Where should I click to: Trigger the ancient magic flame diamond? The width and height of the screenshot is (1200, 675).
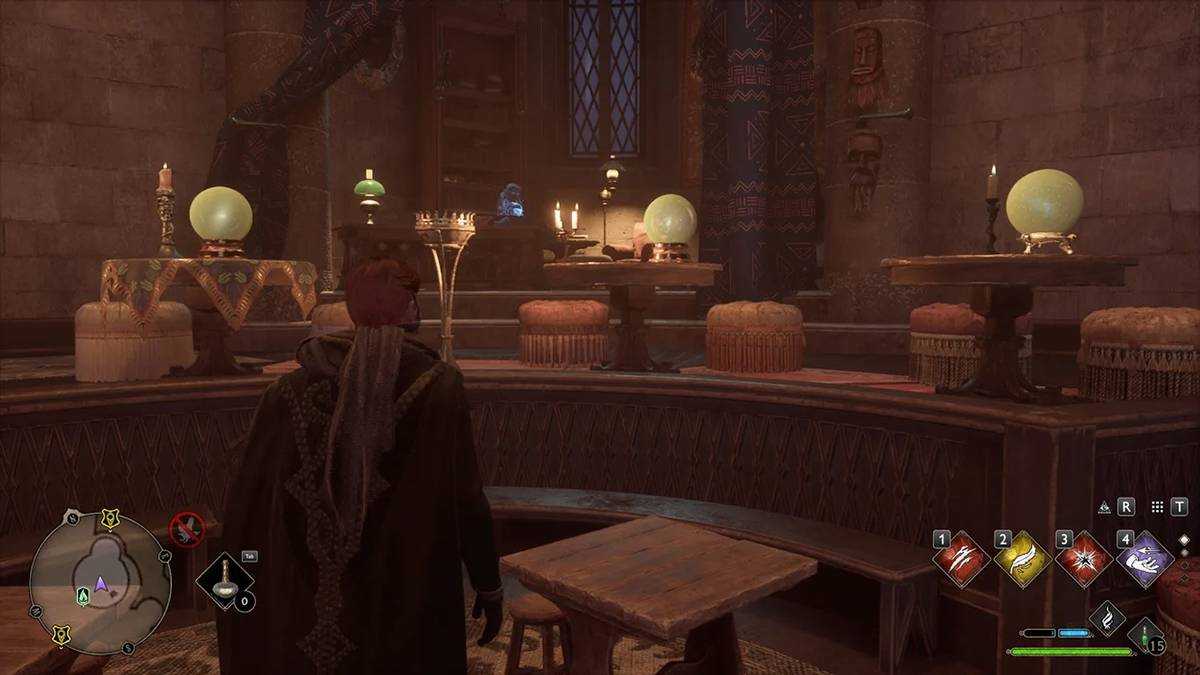pyautogui.click(x=1107, y=619)
